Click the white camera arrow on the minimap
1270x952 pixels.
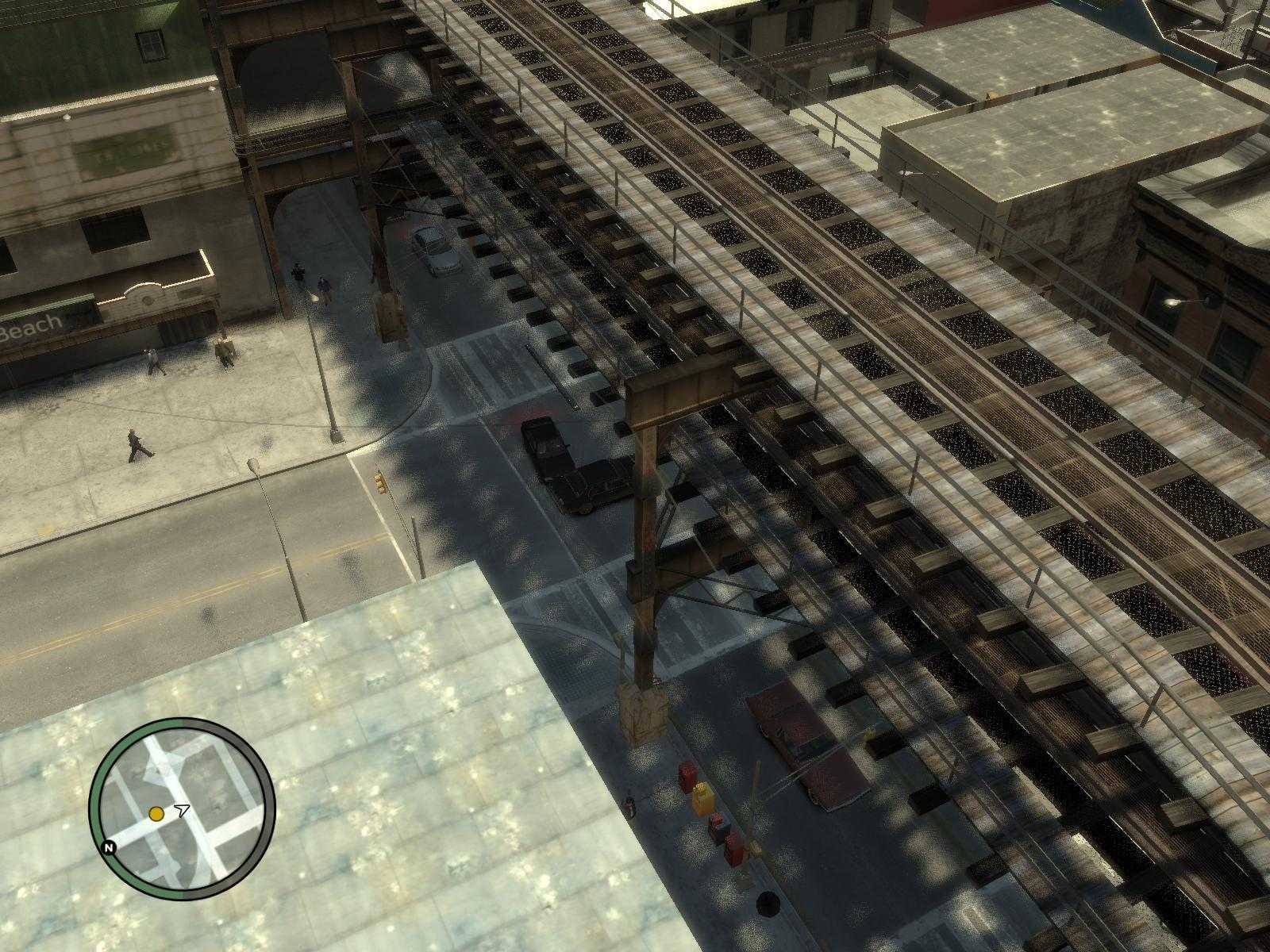coord(182,808)
